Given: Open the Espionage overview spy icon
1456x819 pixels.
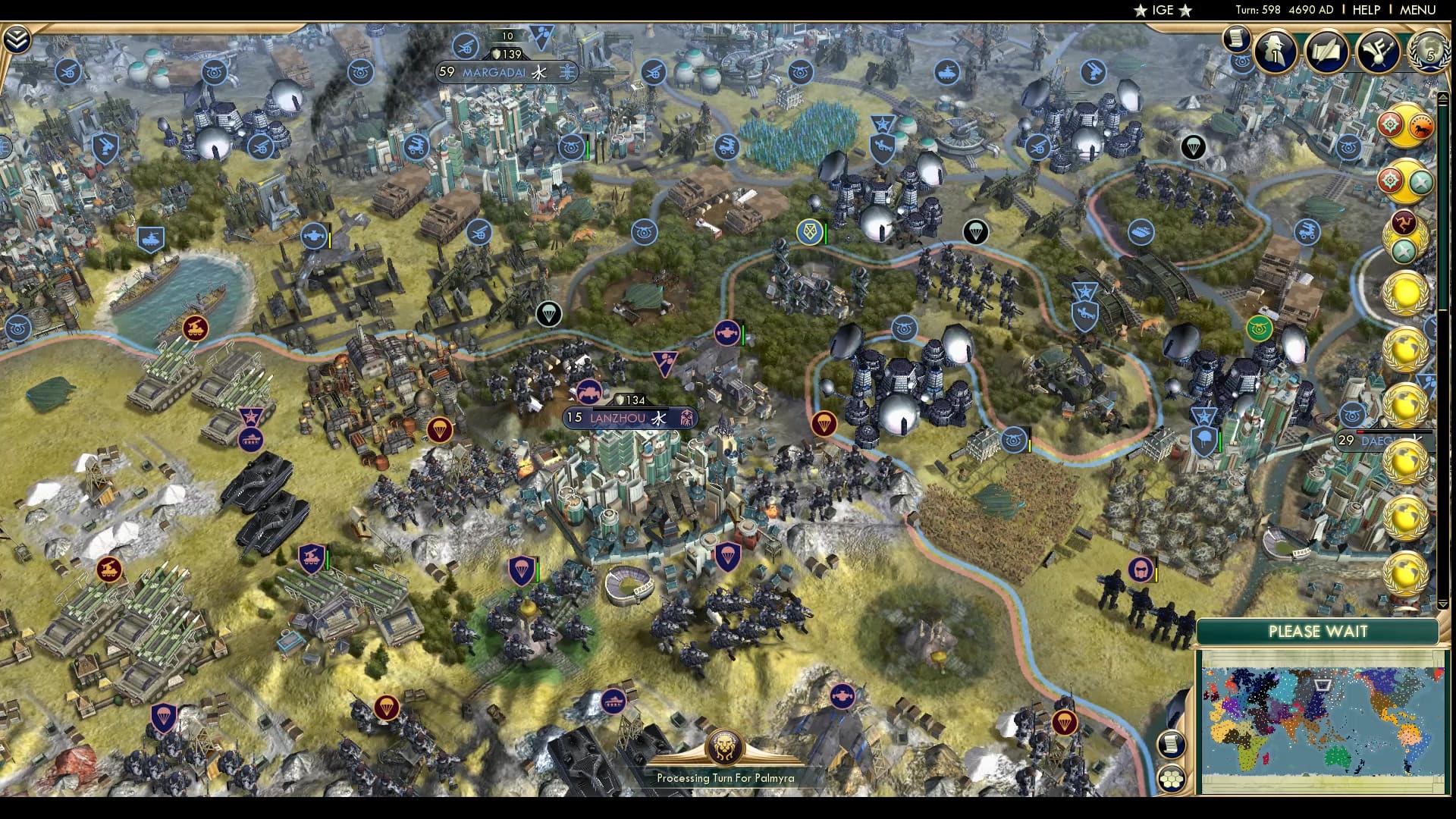Looking at the screenshot, I should click(x=1275, y=52).
